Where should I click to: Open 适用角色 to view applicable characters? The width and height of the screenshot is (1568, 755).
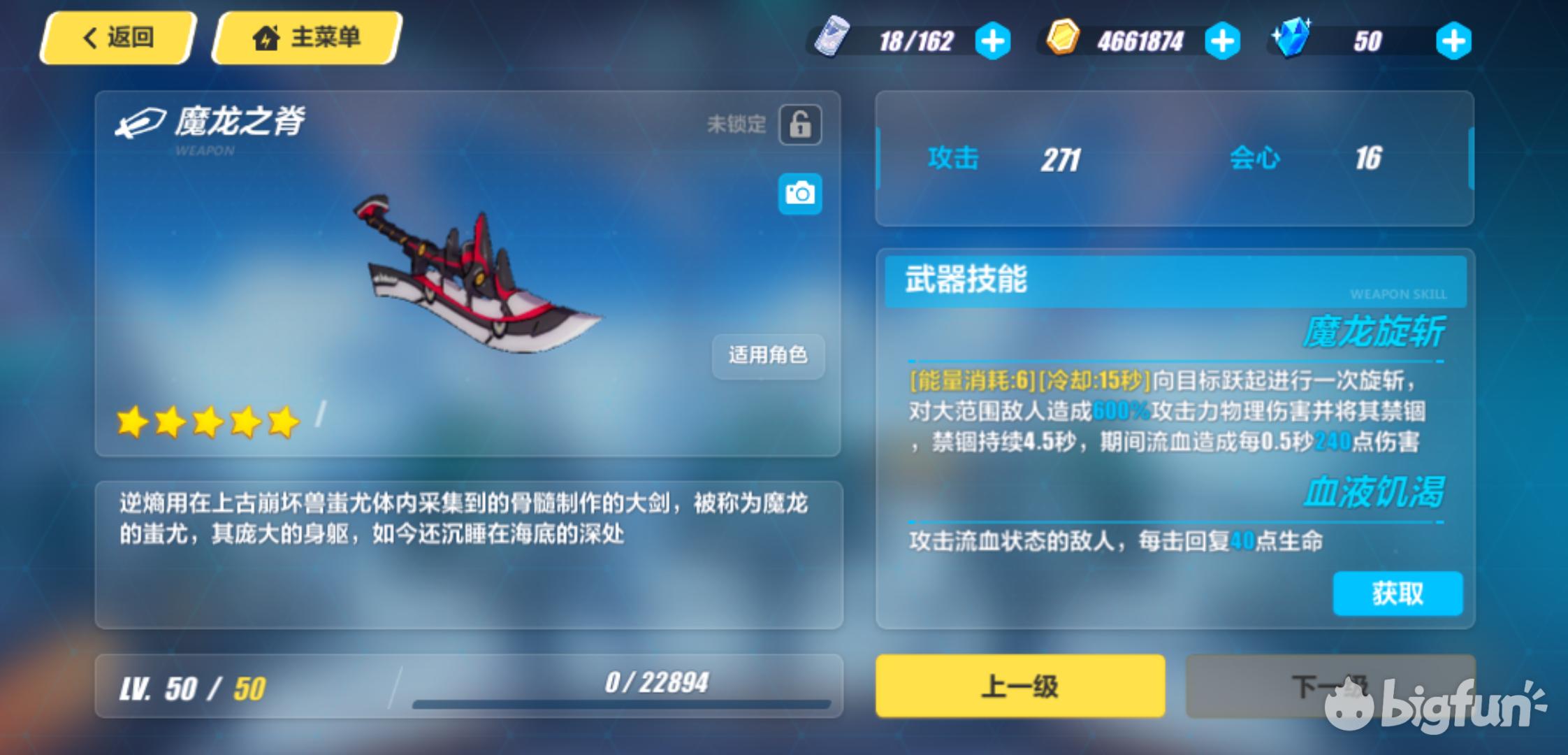point(767,357)
